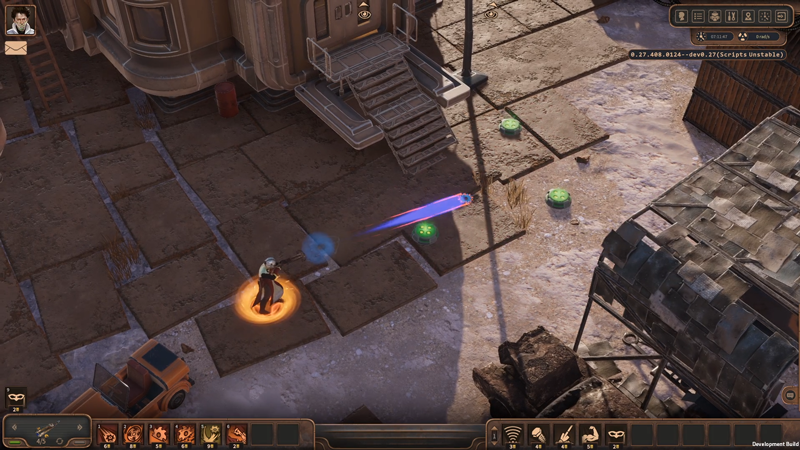Open the crafting tools button

[x=731, y=16]
